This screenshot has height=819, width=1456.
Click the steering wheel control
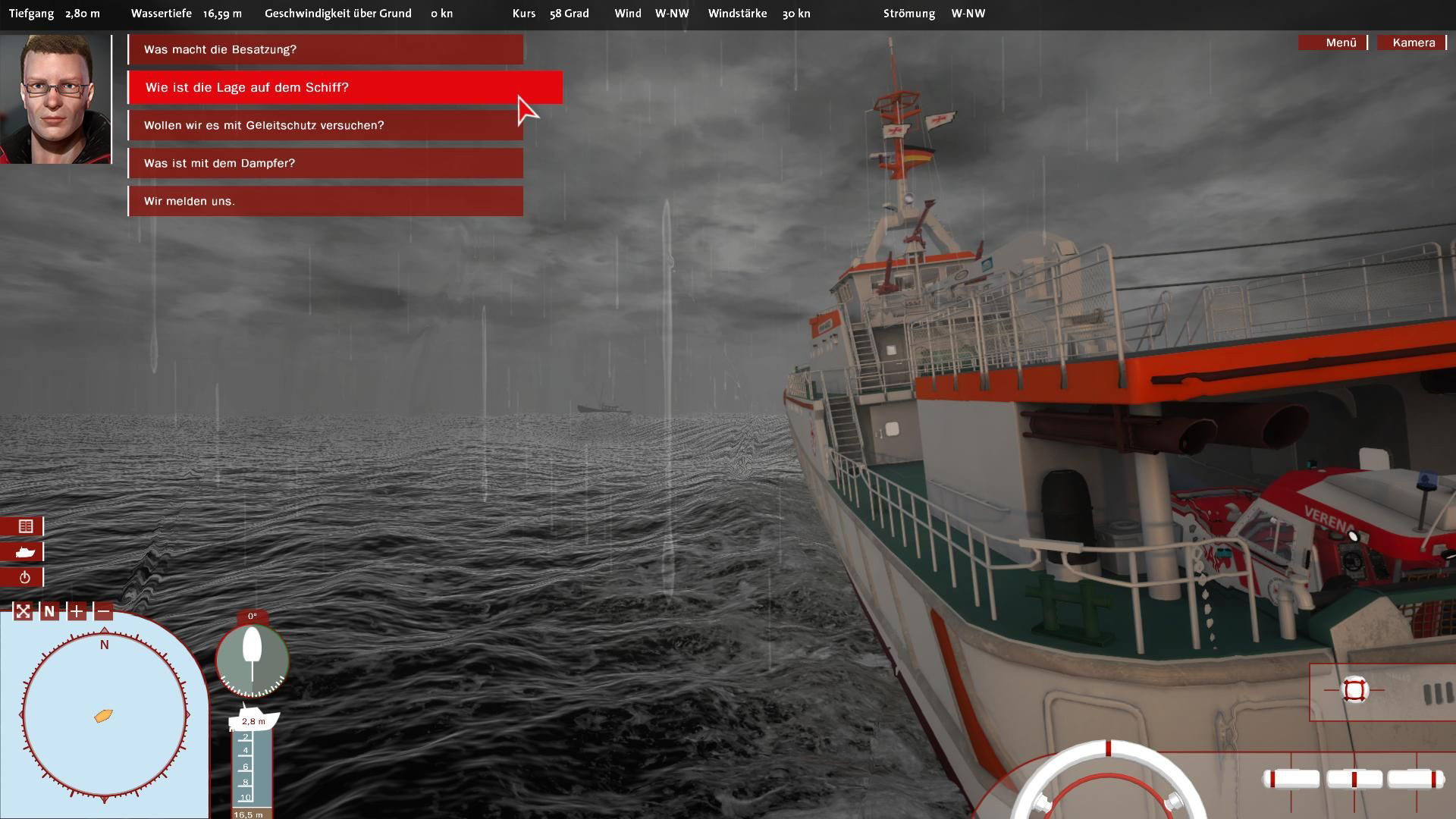(x=1108, y=785)
